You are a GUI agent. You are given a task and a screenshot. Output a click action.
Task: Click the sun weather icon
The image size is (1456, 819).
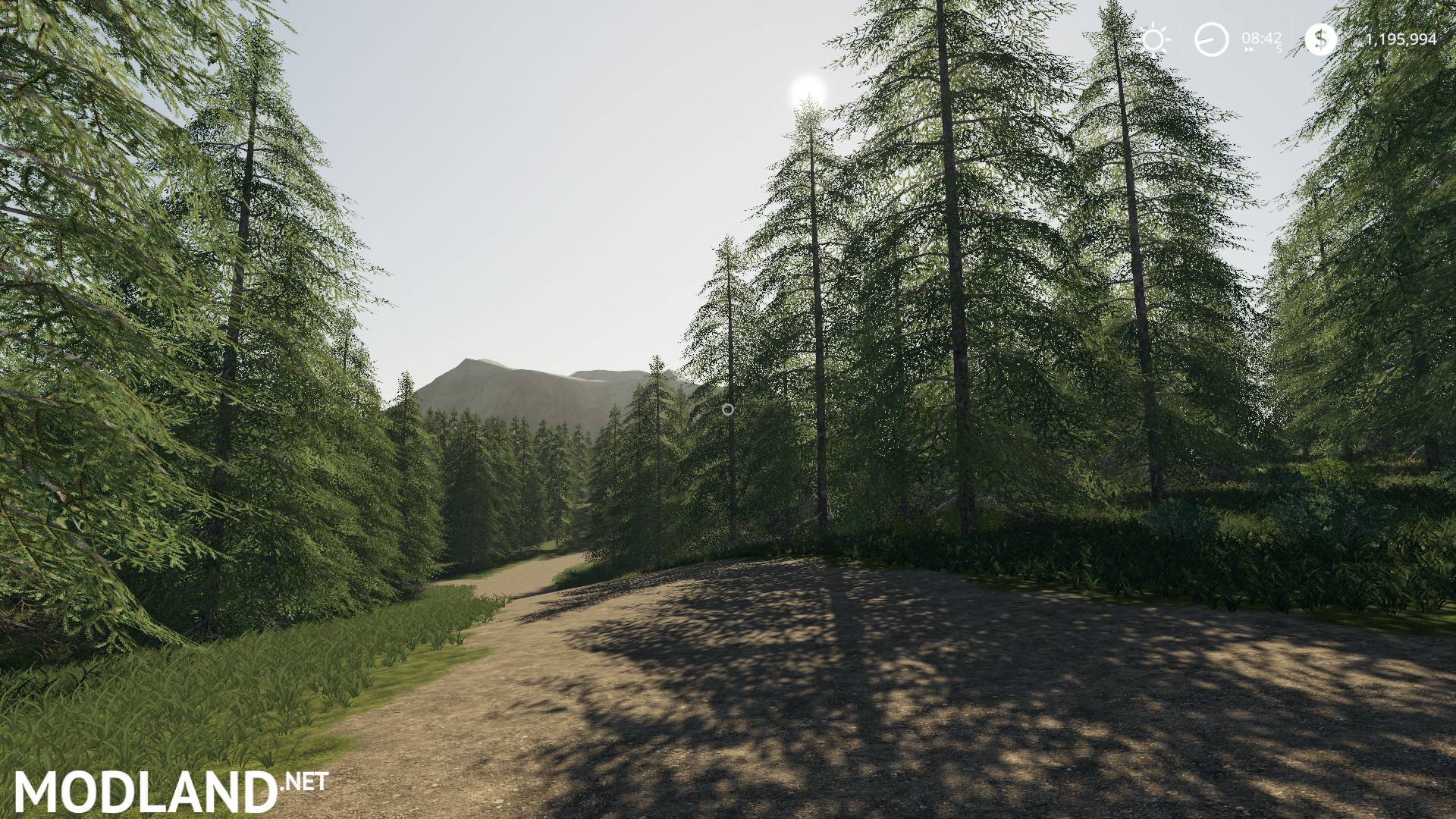[x=1152, y=37]
